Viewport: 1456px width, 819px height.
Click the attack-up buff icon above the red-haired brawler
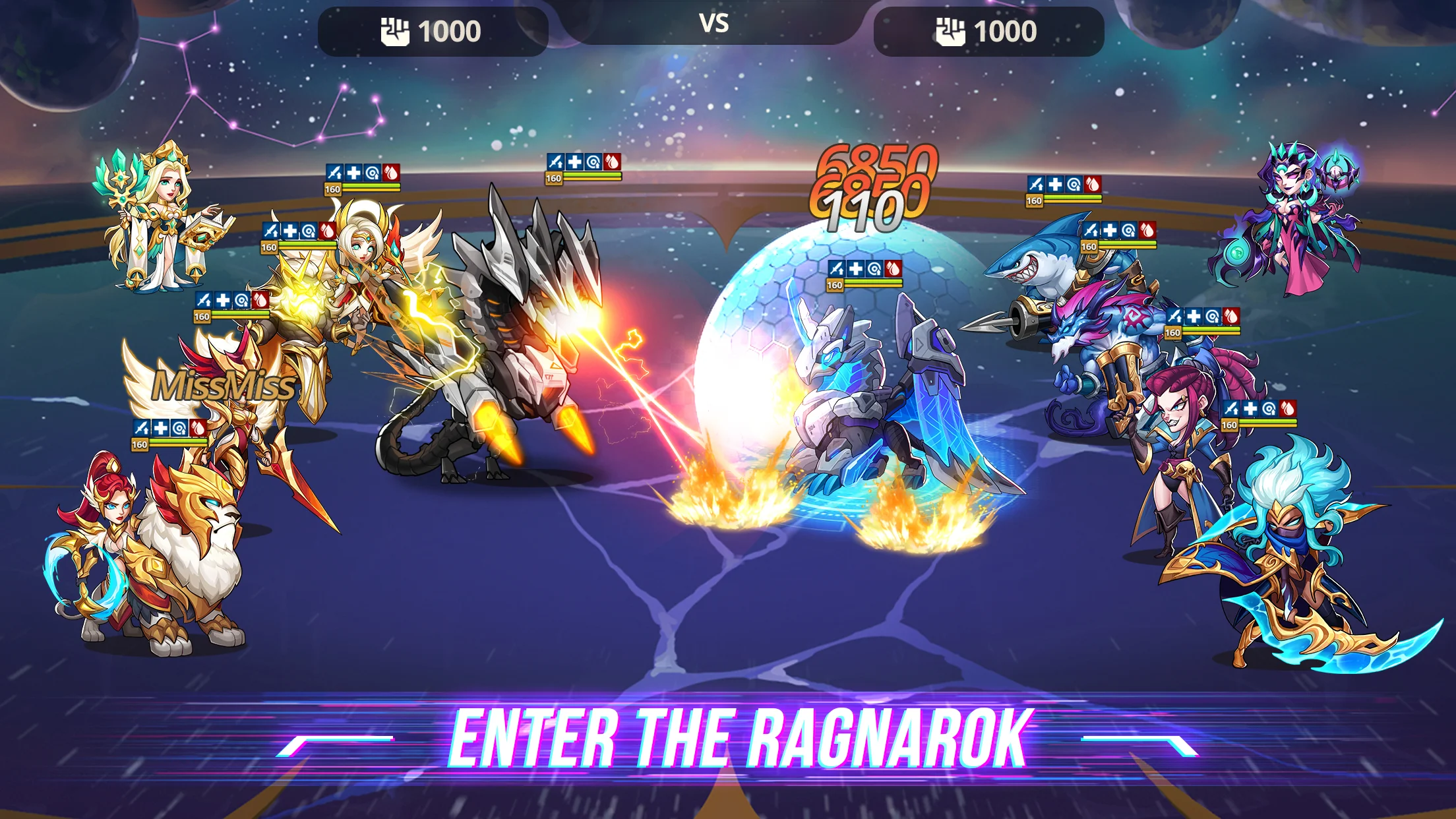pos(1230,409)
